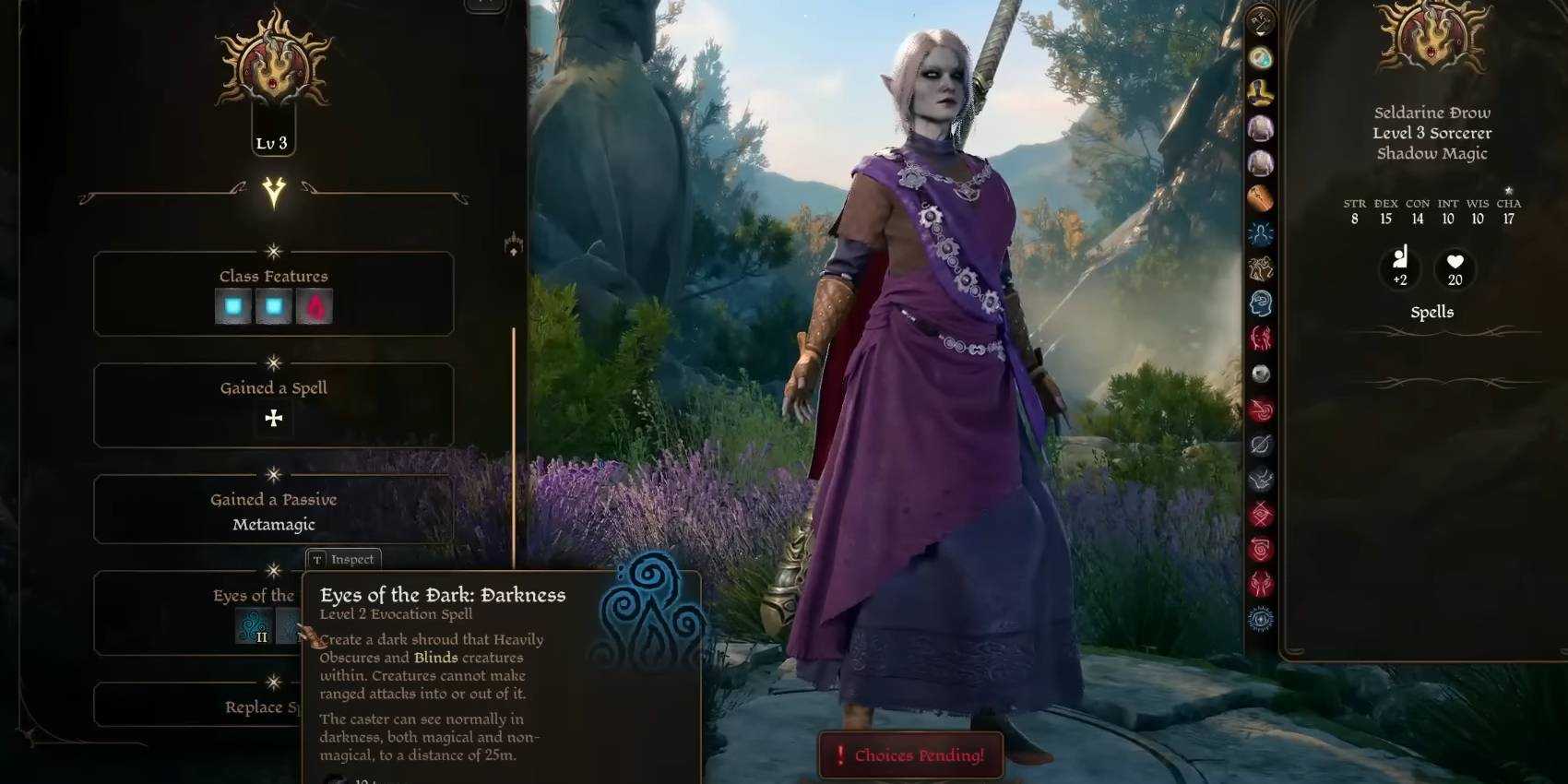Click the Choices Pending! button
The height and width of the screenshot is (784, 1568).
click(x=910, y=755)
